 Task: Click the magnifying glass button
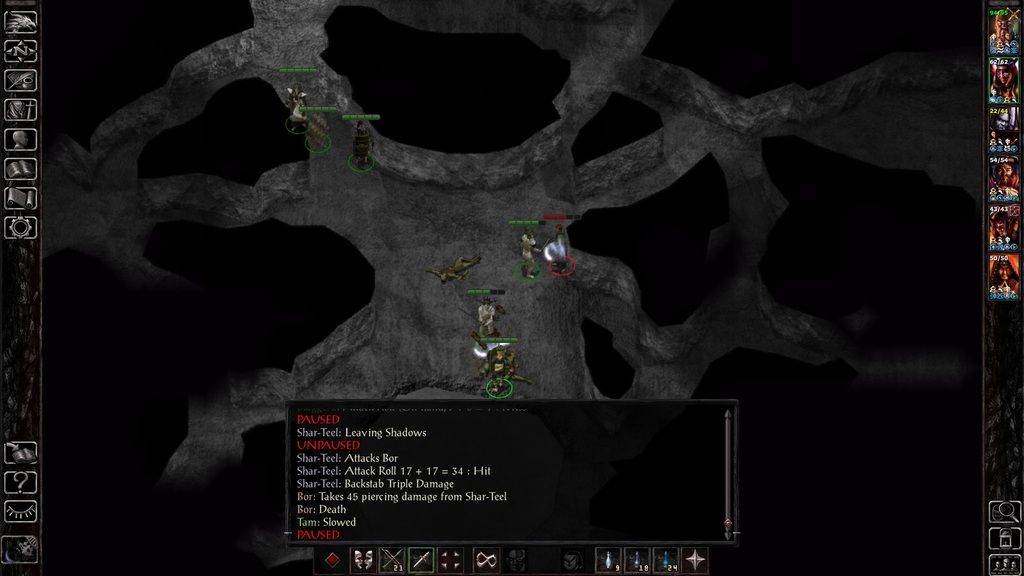coord(1004,512)
